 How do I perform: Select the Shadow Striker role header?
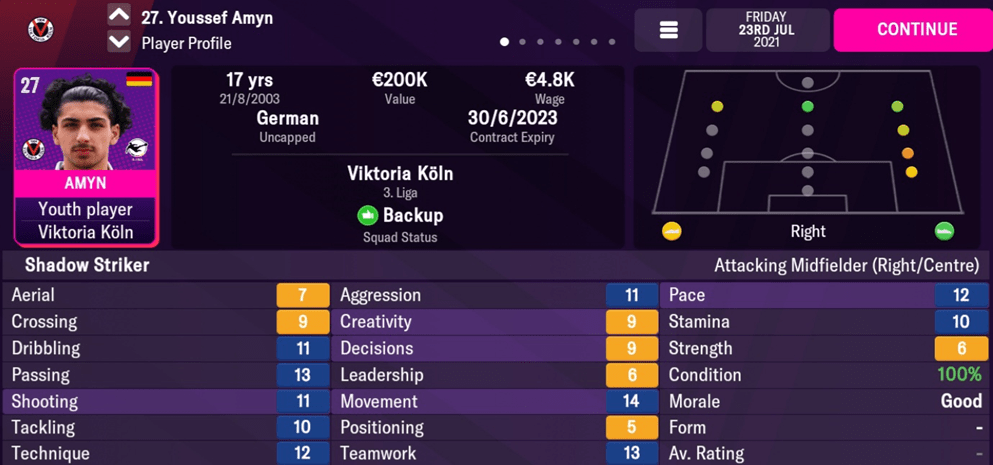(87, 265)
